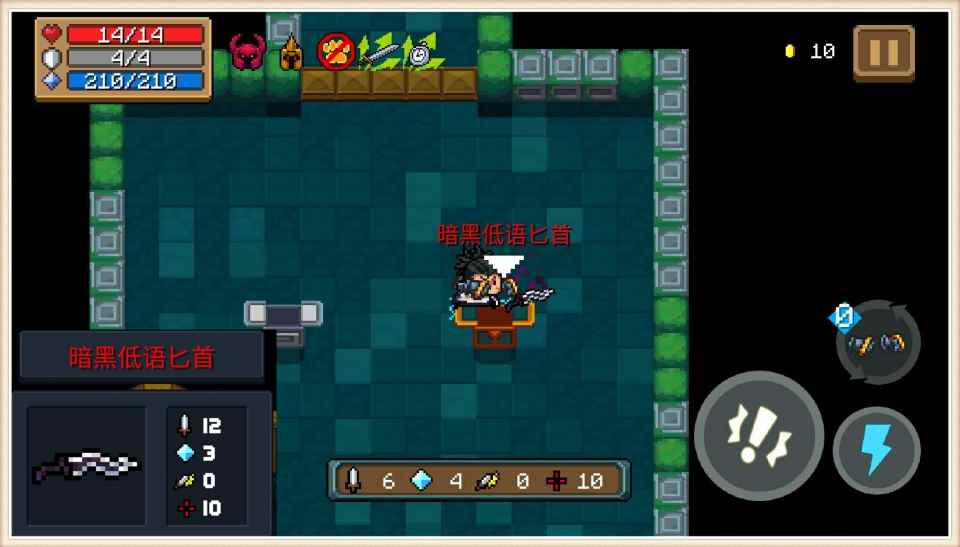This screenshot has width=960, height=547.
Task: Tap the sword buff icon
Action: (380, 52)
